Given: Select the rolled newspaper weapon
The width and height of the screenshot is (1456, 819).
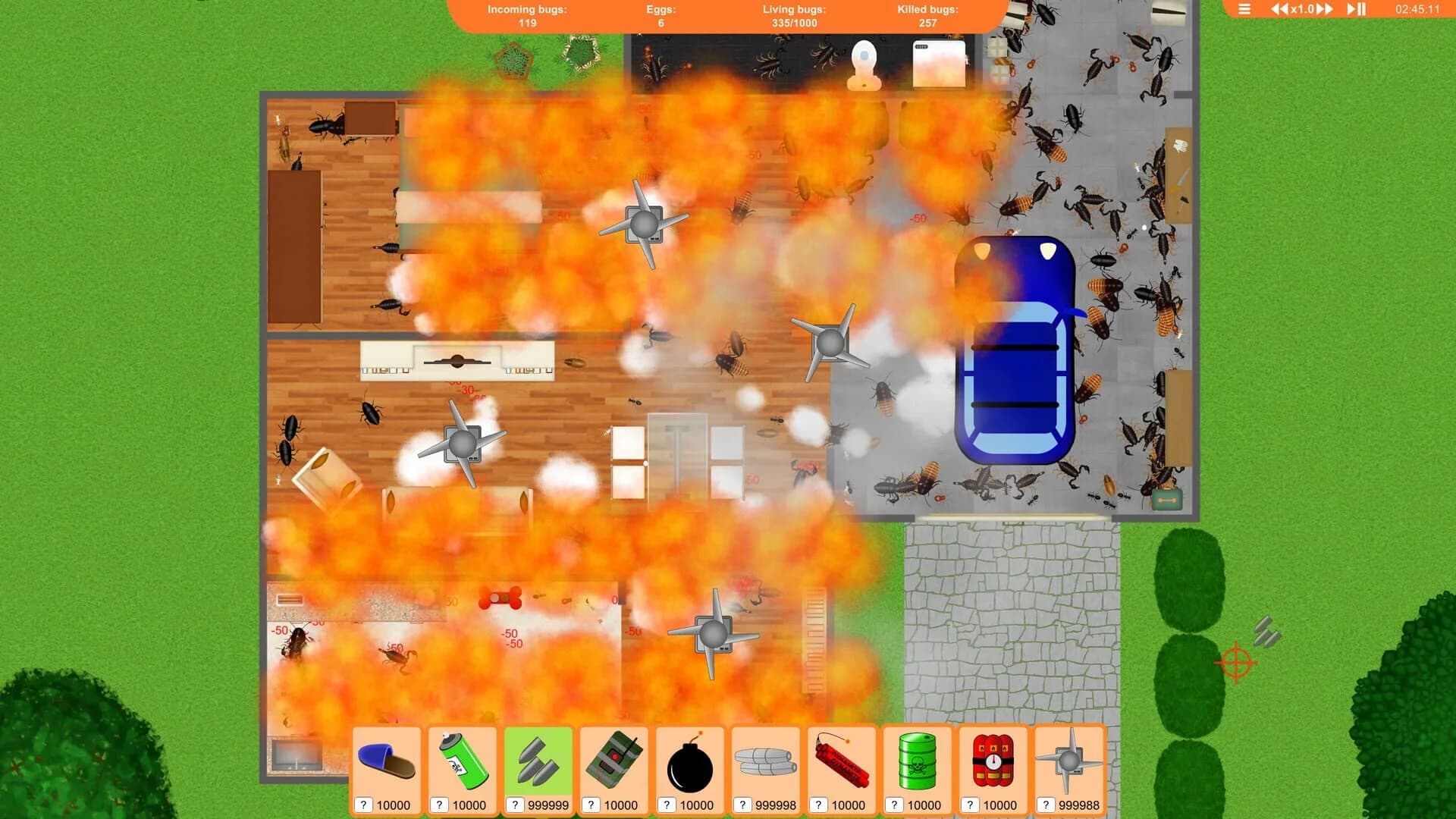Looking at the screenshot, I should pyautogui.click(x=766, y=762).
